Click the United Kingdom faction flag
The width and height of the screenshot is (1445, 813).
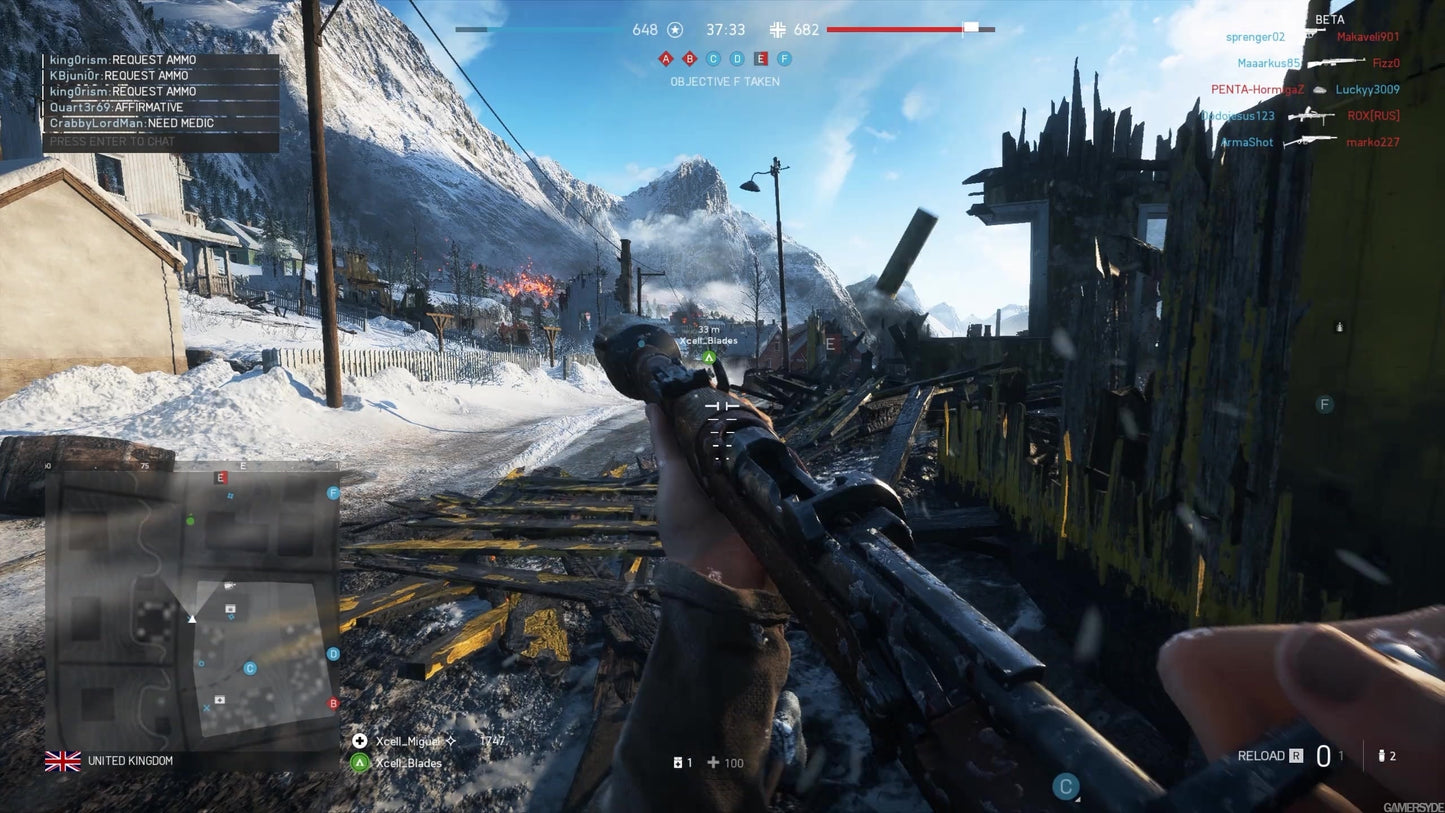[x=63, y=761]
